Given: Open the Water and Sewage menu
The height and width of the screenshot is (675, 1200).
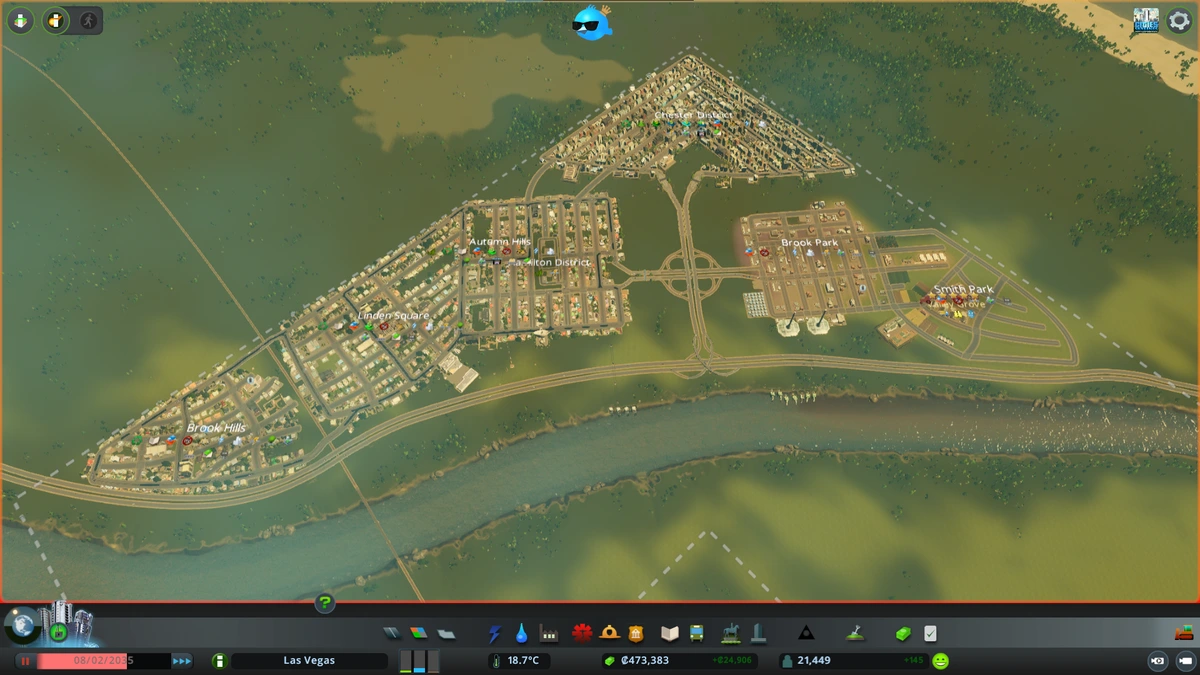Looking at the screenshot, I should (521, 633).
